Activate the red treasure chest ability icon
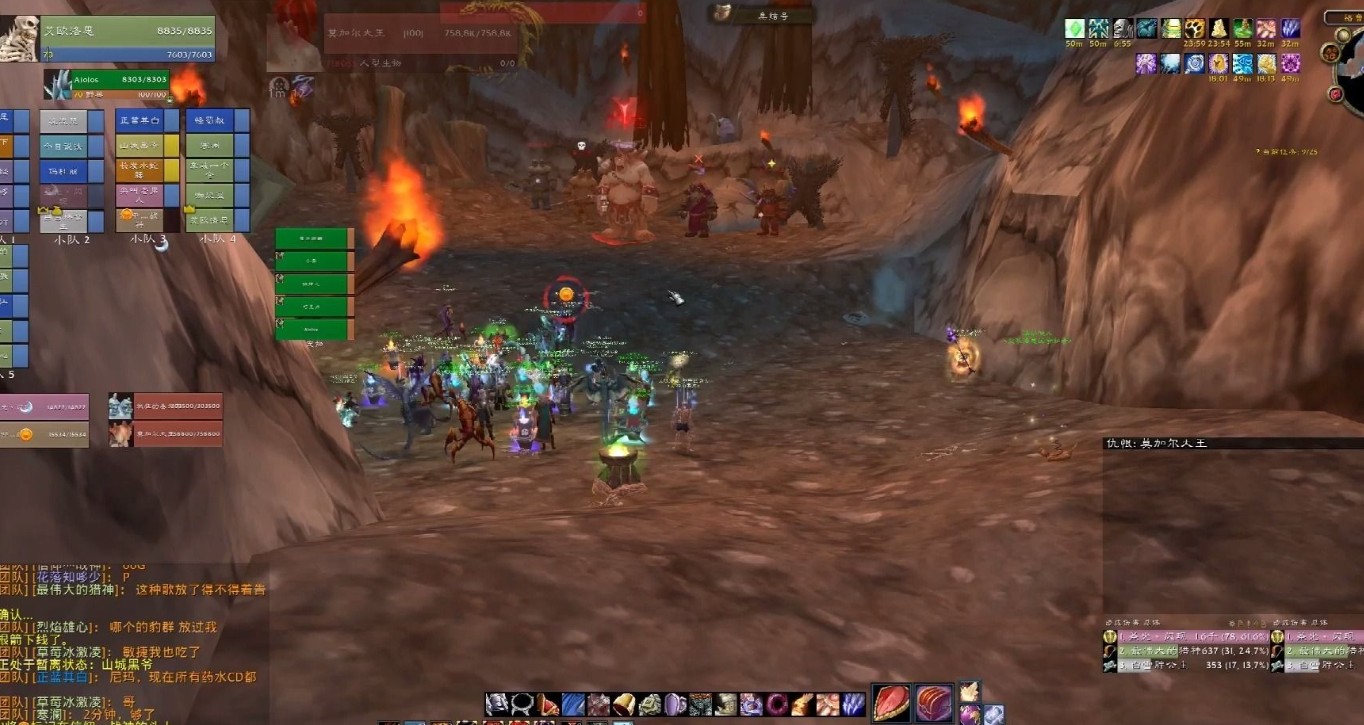The image size is (1364, 725). point(935,702)
